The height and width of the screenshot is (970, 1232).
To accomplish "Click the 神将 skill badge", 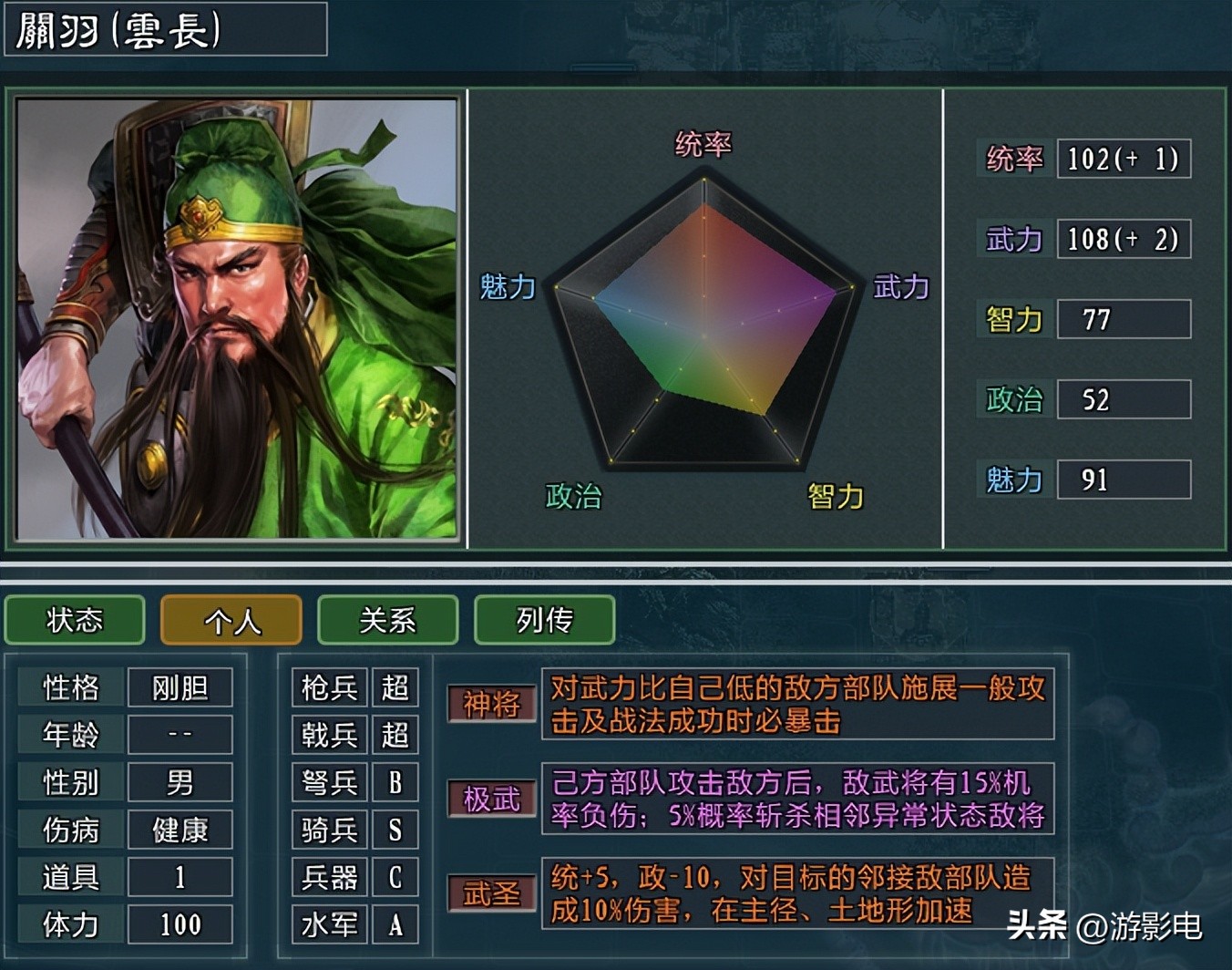I will click(x=491, y=704).
